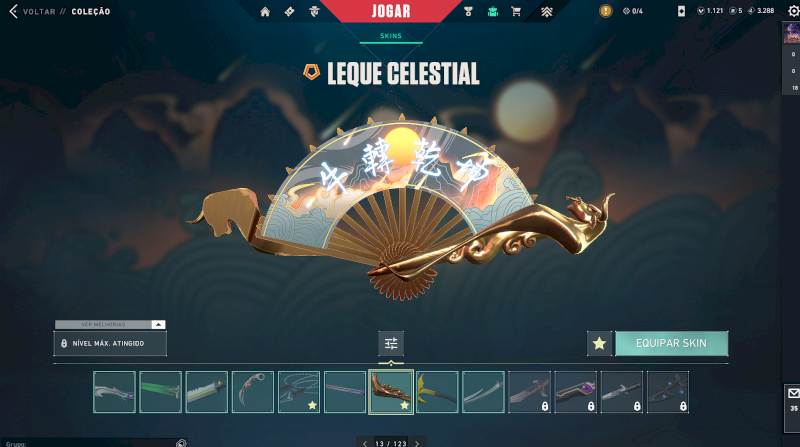Open the mail envelope icon

pyautogui.click(x=794, y=393)
